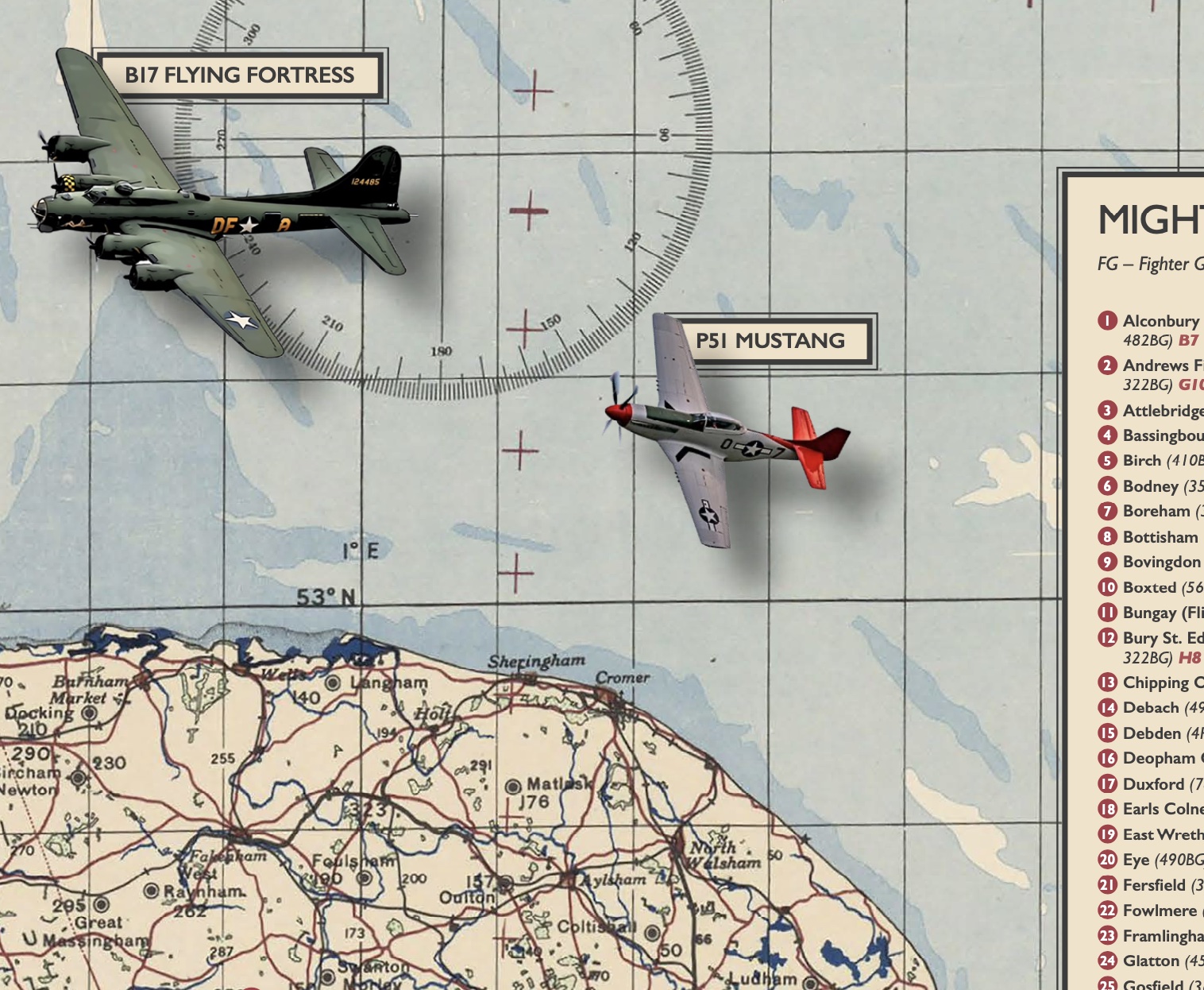Click the Bodney airfield legend entry
The height and width of the screenshot is (990, 1204).
(1150, 486)
